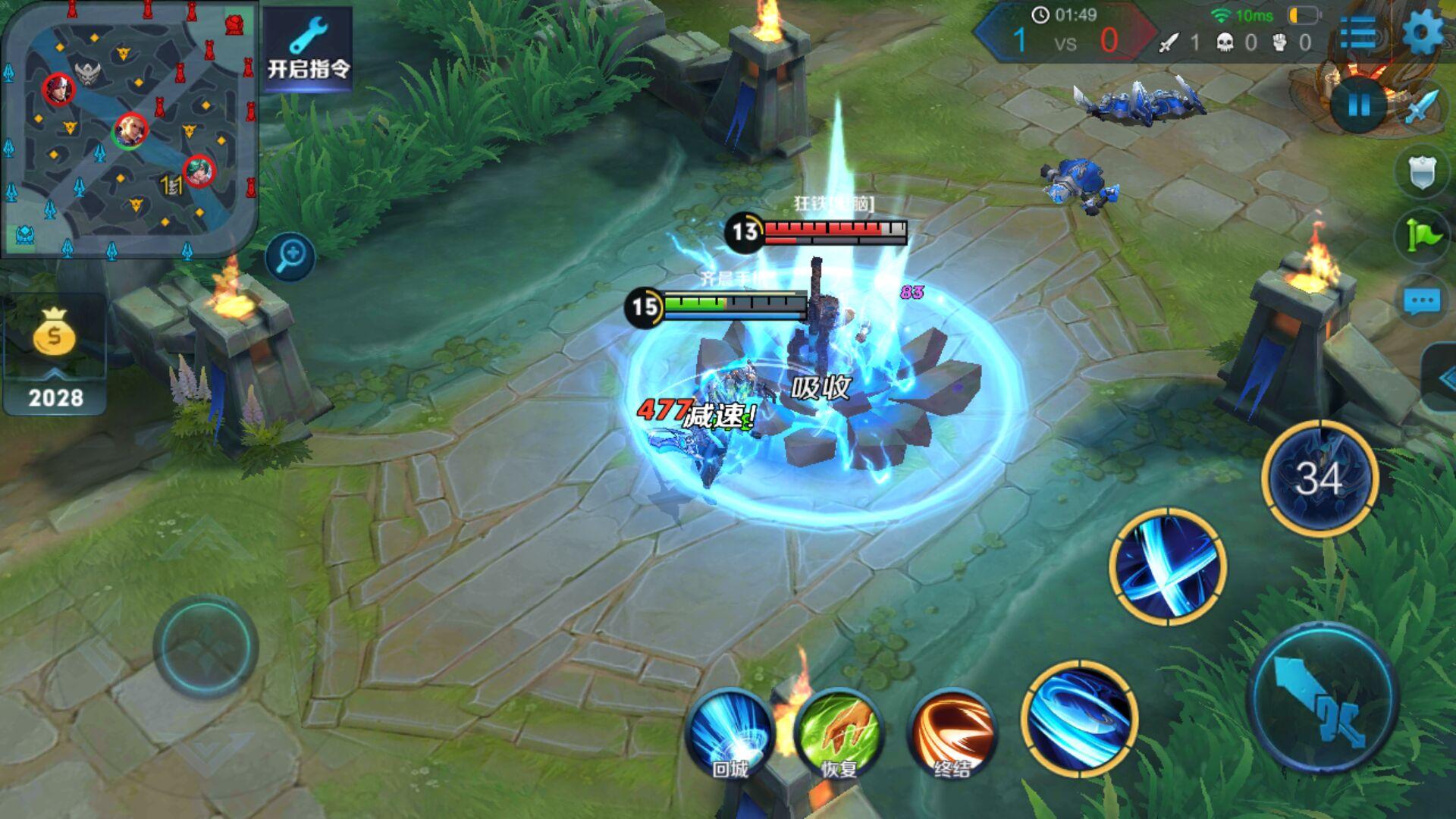Select the sword attack signal icon
This screenshot has height=819, width=1456.
[x=1421, y=108]
